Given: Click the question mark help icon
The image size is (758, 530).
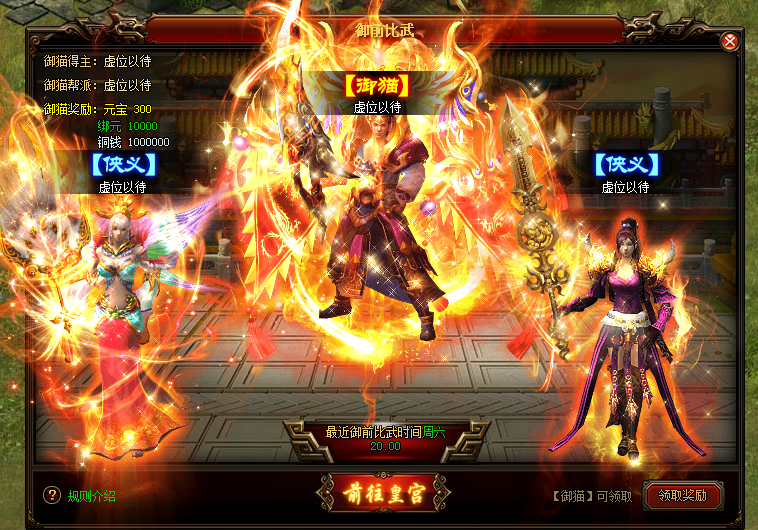Looking at the screenshot, I should tap(52, 495).
